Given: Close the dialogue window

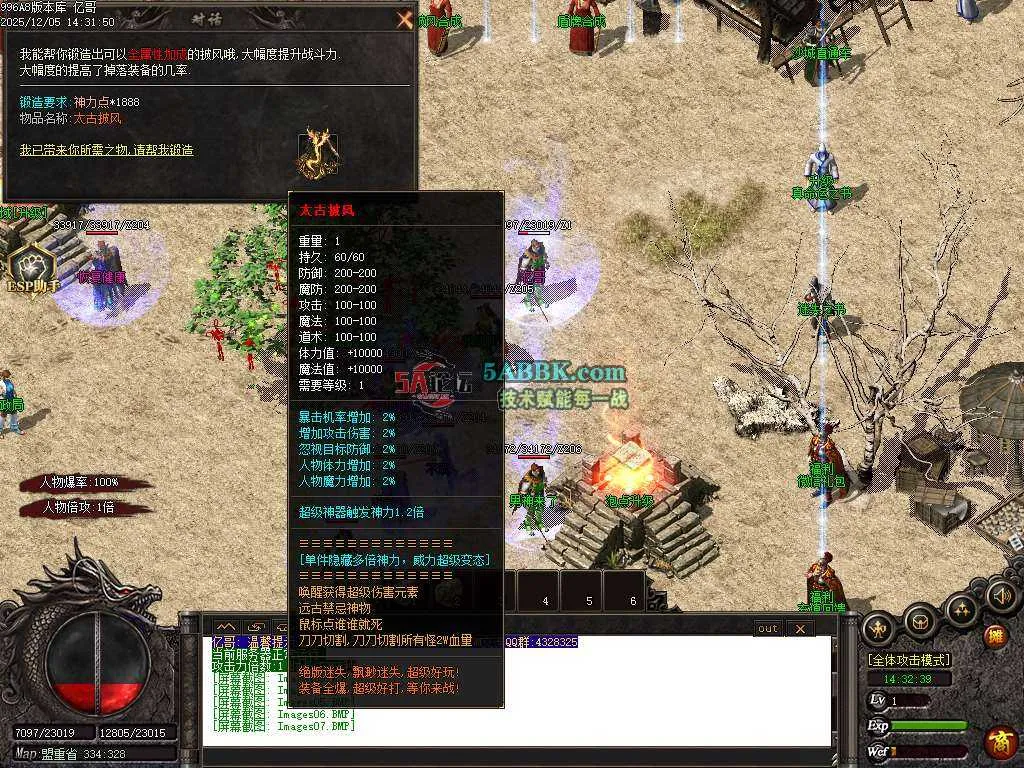Looking at the screenshot, I should [x=404, y=20].
